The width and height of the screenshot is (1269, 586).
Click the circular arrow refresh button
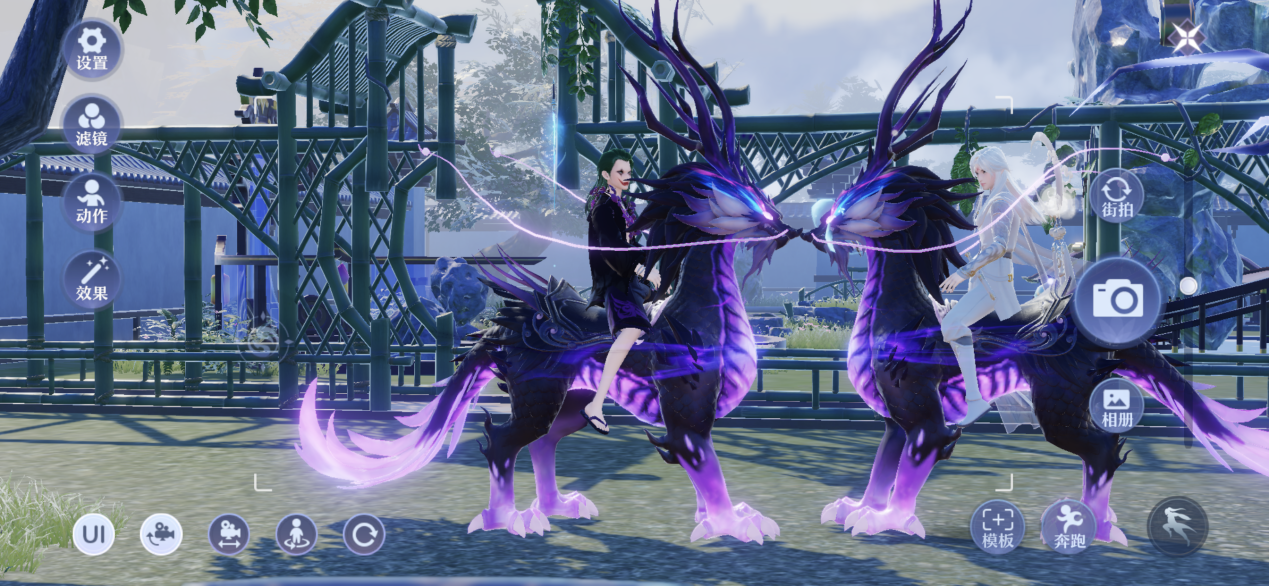click(x=364, y=535)
